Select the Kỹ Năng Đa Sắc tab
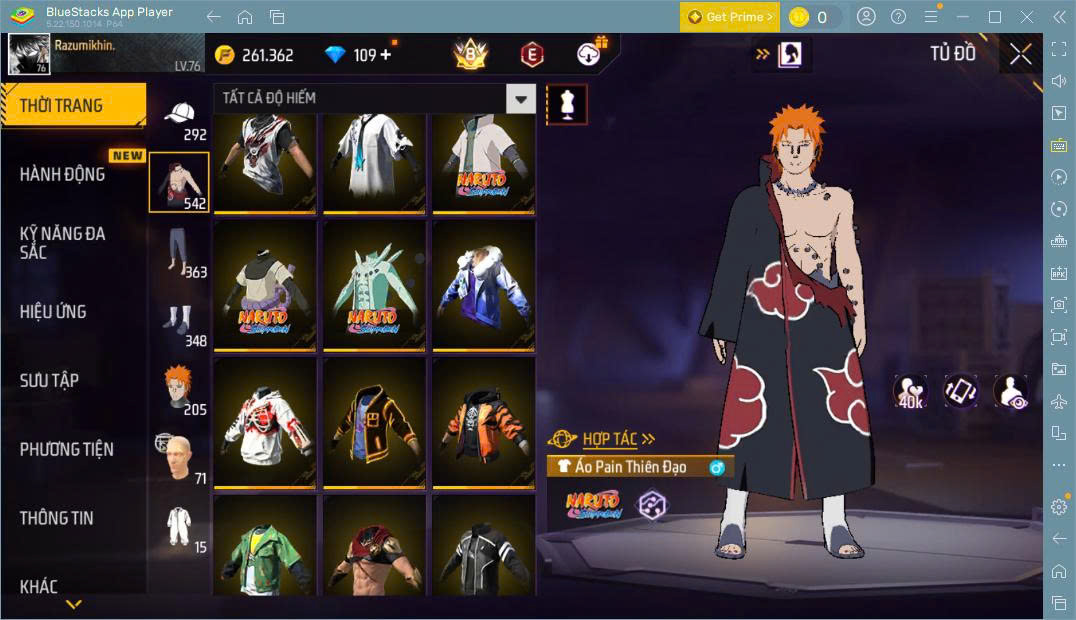The image size is (1076, 620). pyautogui.click(x=62, y=242)
